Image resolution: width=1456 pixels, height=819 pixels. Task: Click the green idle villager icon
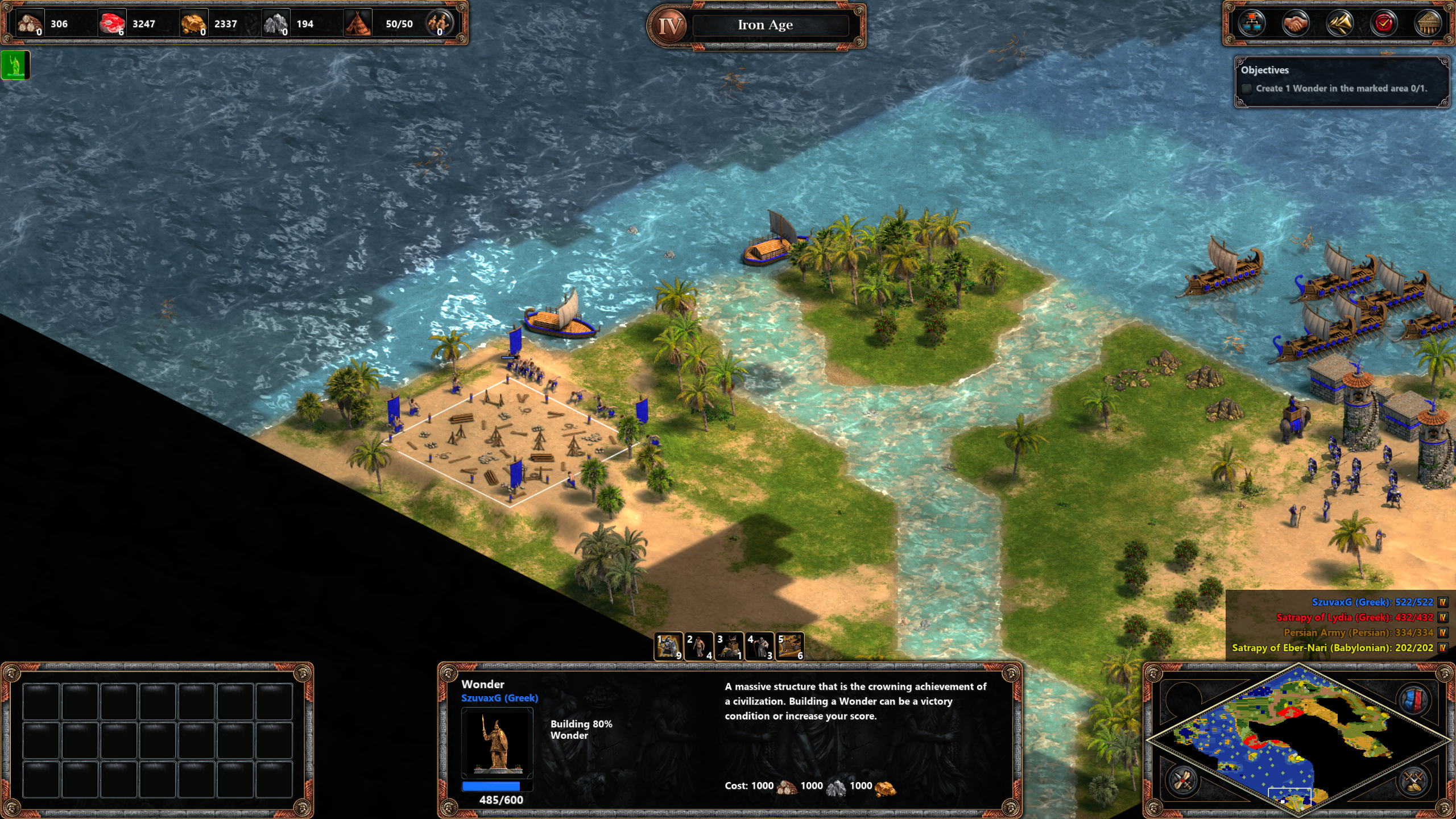[15, 65]
